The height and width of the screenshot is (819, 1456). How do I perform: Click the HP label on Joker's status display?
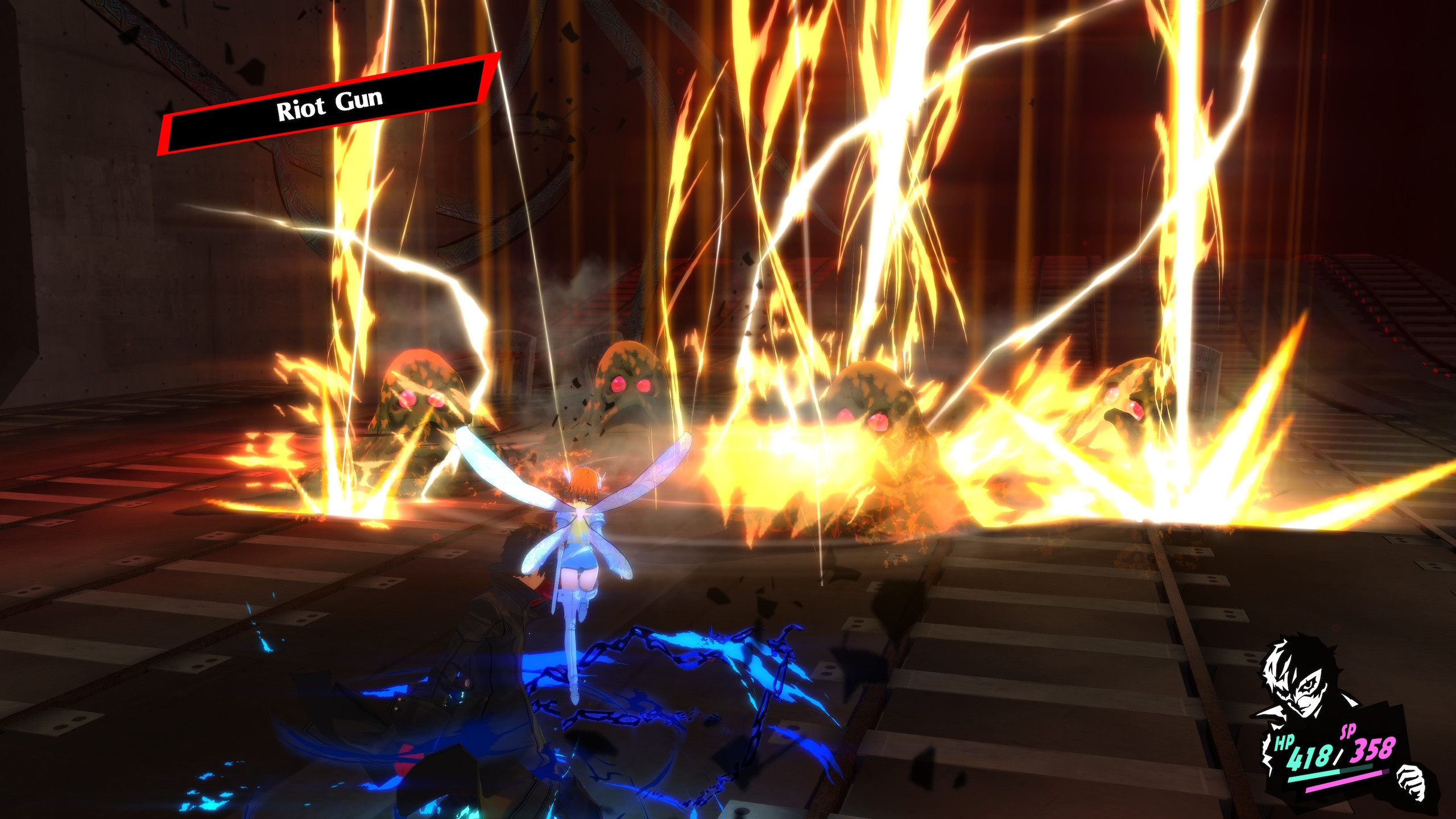[x=1285, y=742]
